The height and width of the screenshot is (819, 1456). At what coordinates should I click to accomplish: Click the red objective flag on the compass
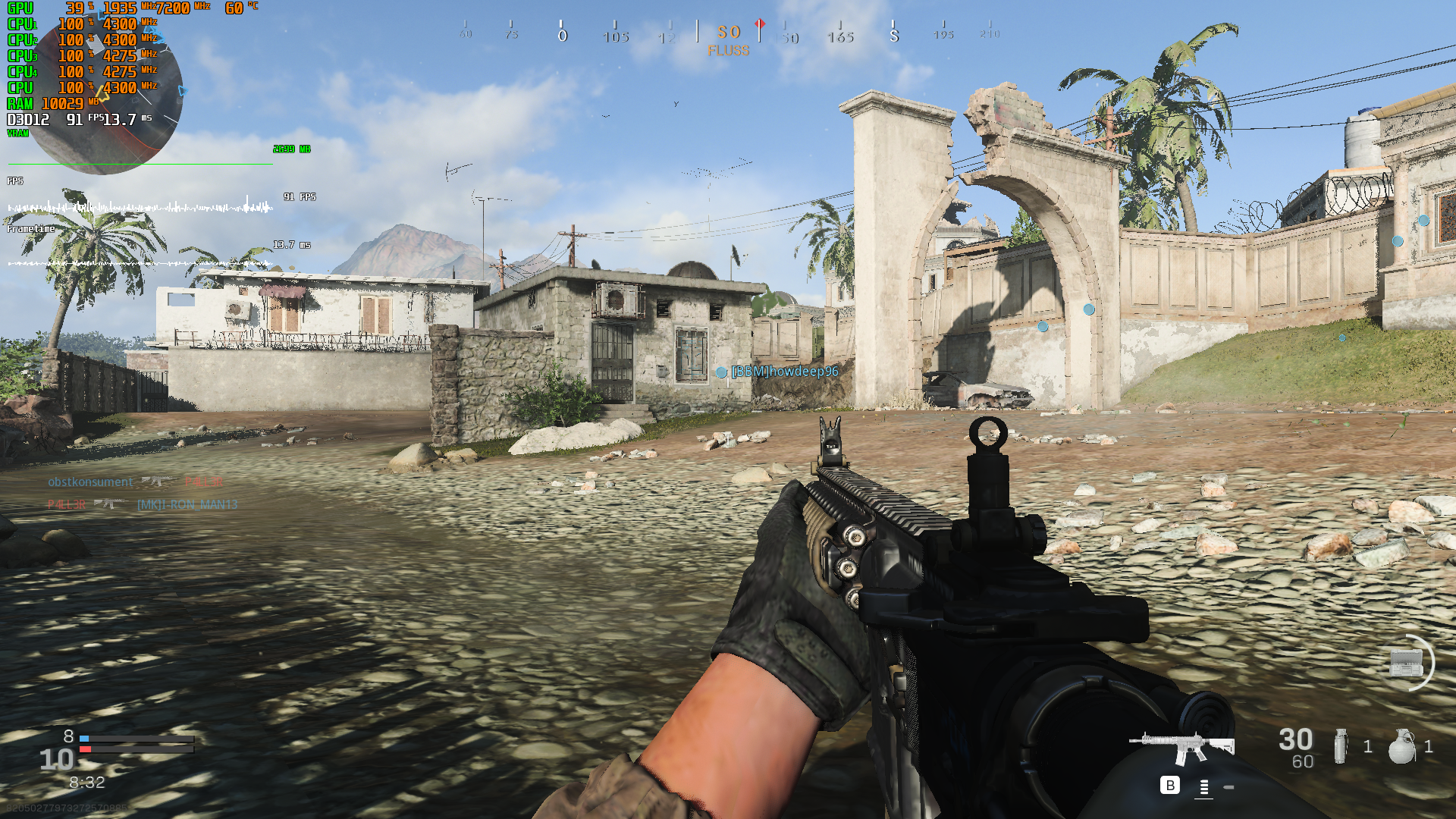[758, 25]
